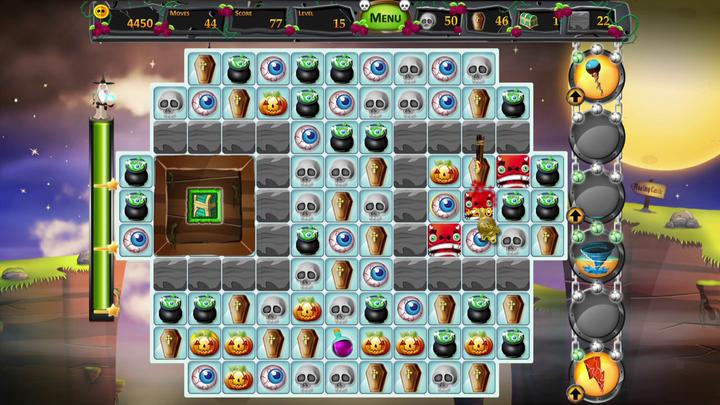This screenshot has height=405, width=720.
Task: Click the green rune tile in dirt pit
Action: coord(203,205)
